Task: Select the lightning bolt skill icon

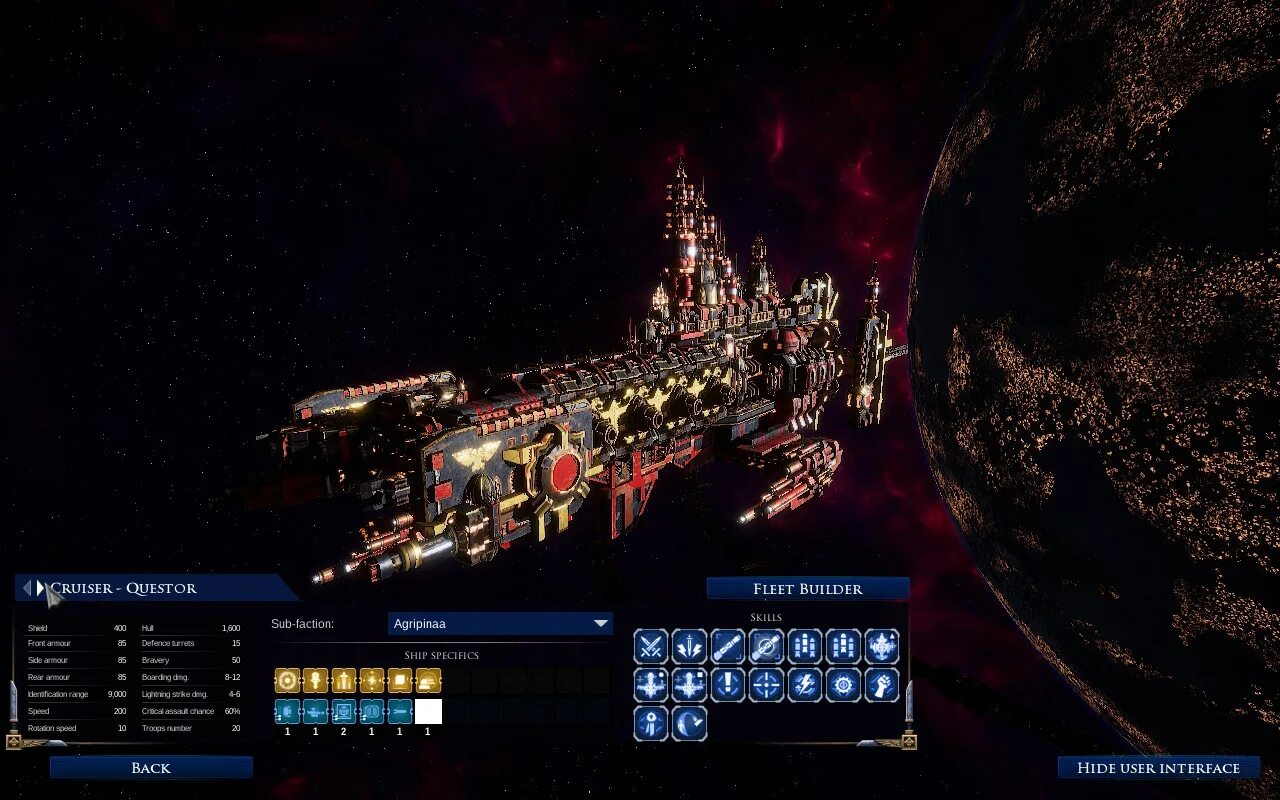Action: (805, 685)
